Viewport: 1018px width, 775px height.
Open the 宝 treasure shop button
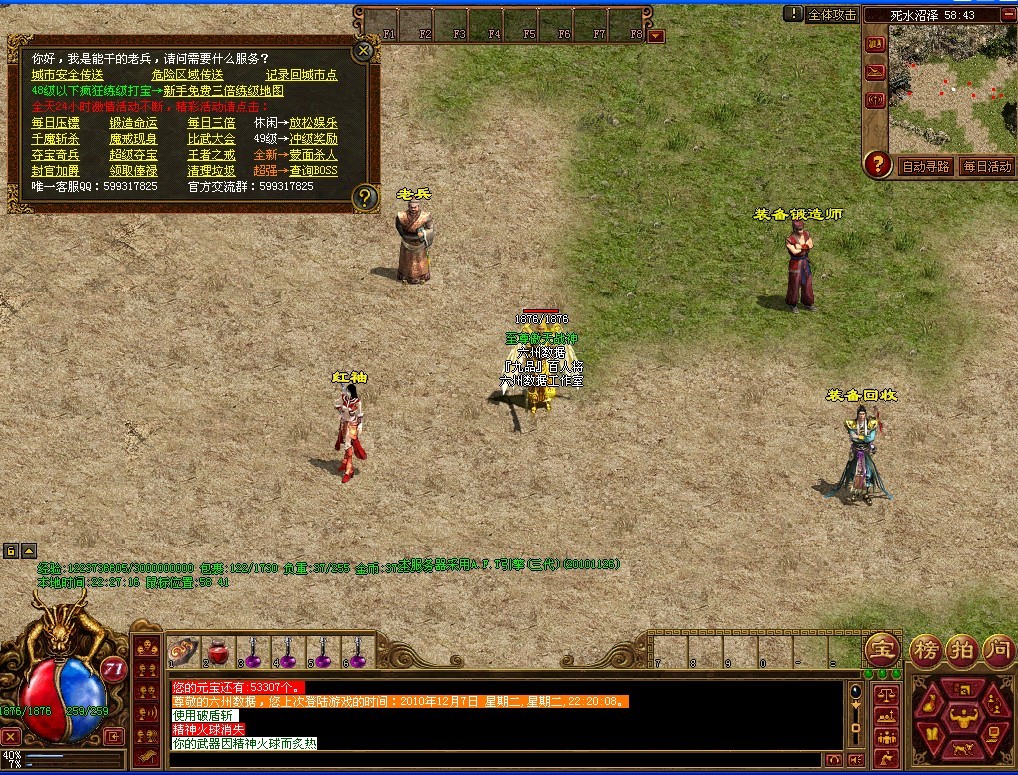point(882,649)
